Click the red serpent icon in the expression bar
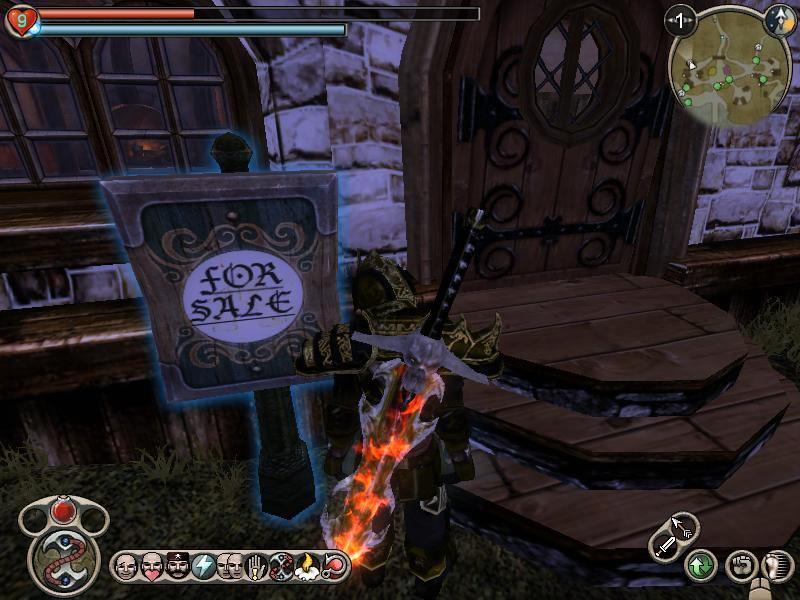 click(282, 566)
